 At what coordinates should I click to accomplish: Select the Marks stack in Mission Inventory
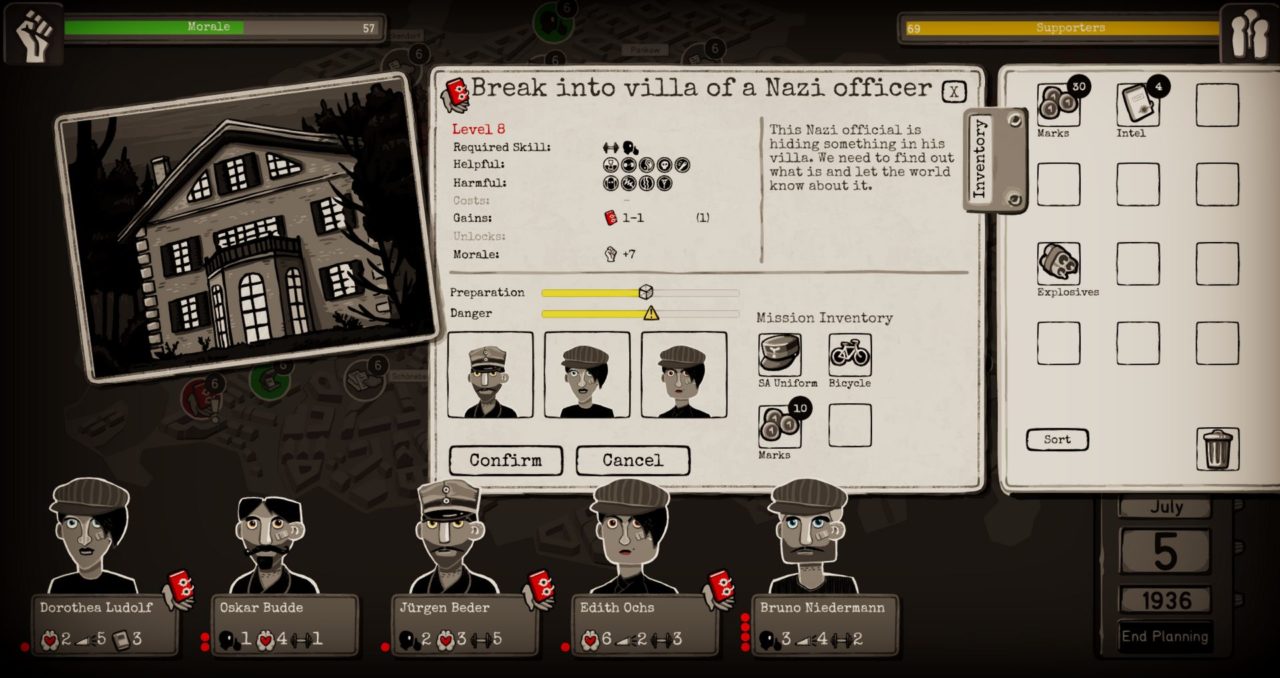coord(780,426)
